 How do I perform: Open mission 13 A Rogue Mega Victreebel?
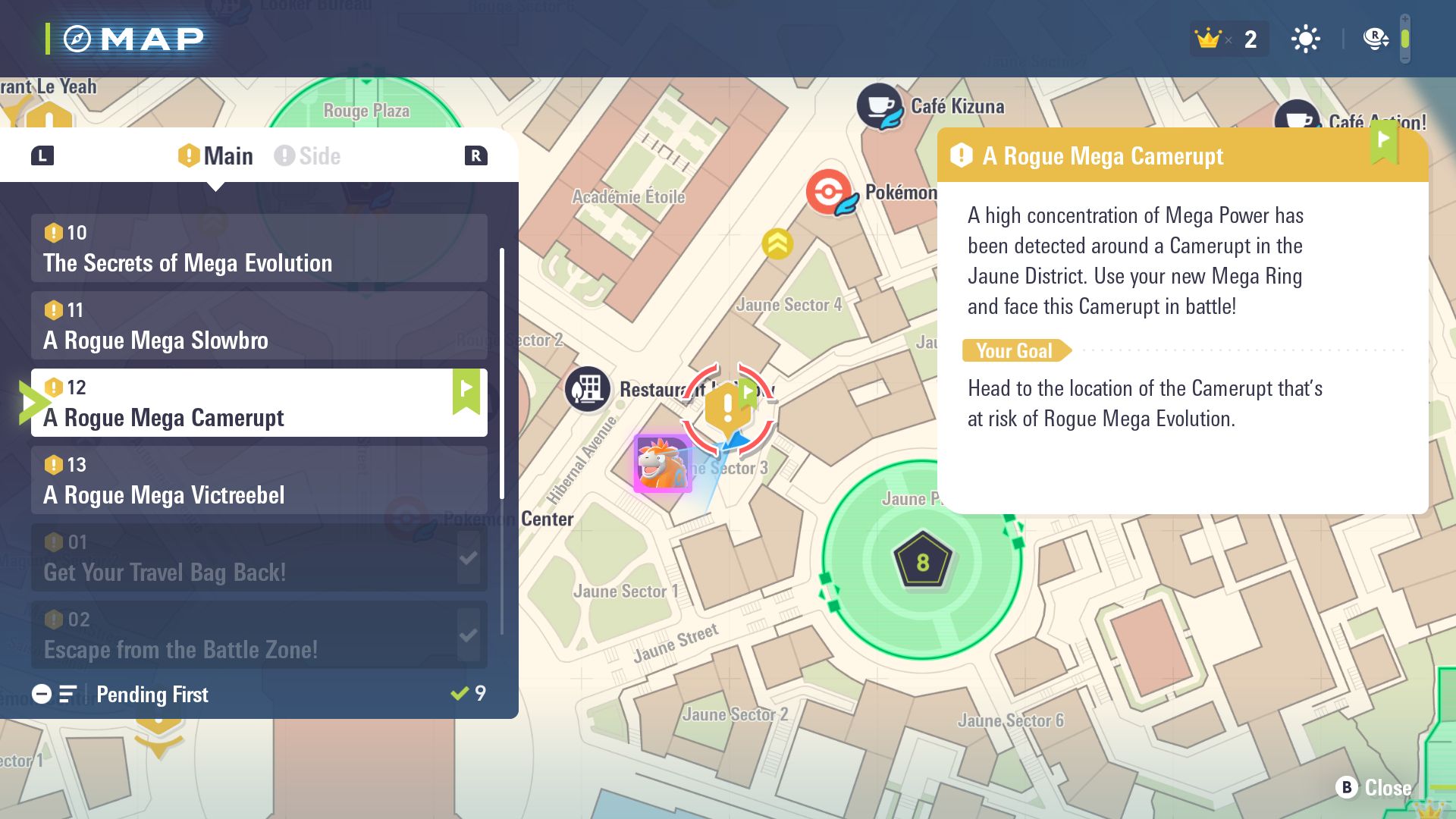(259, 481)
